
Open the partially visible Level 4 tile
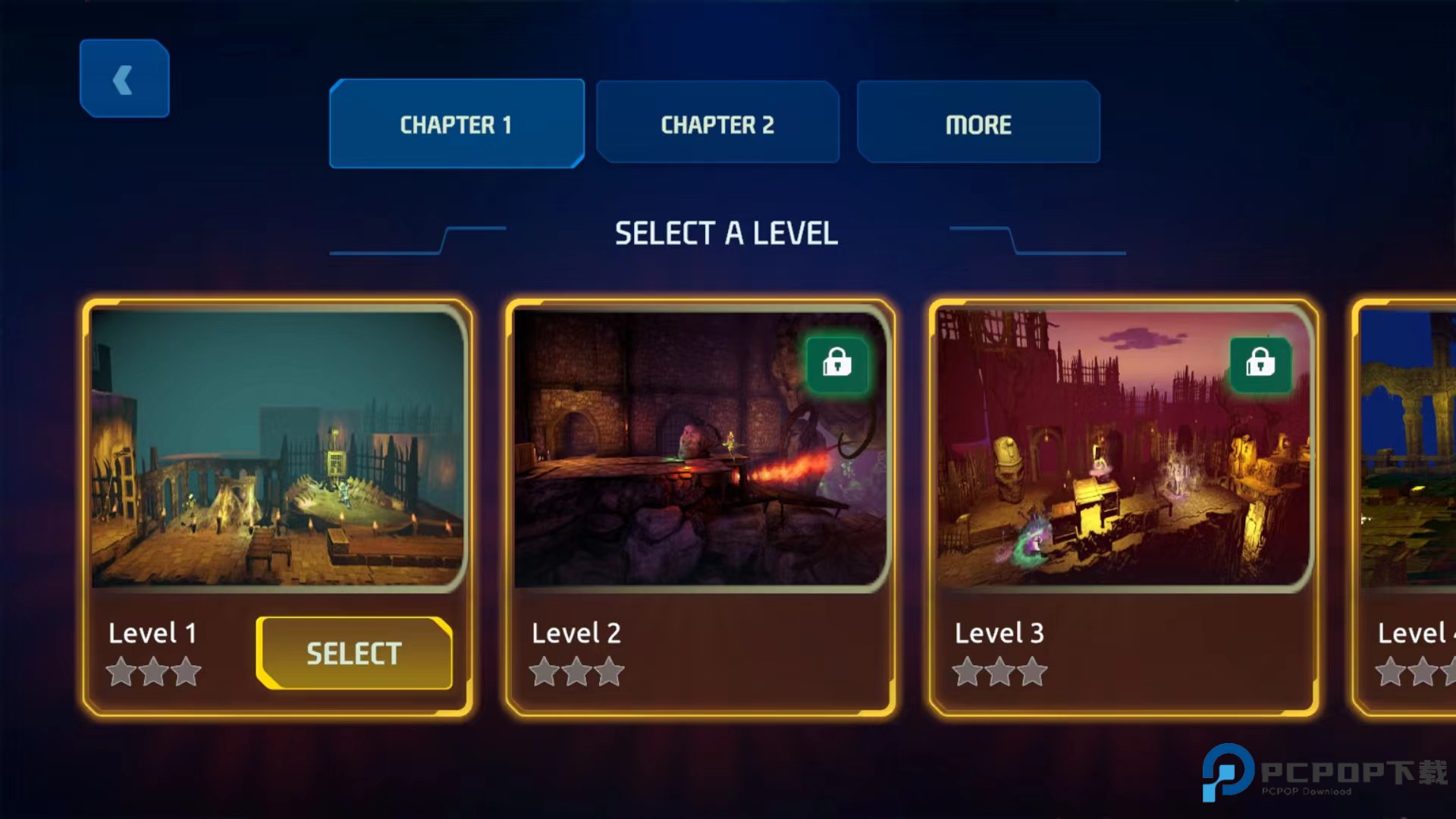[1407, 508]
